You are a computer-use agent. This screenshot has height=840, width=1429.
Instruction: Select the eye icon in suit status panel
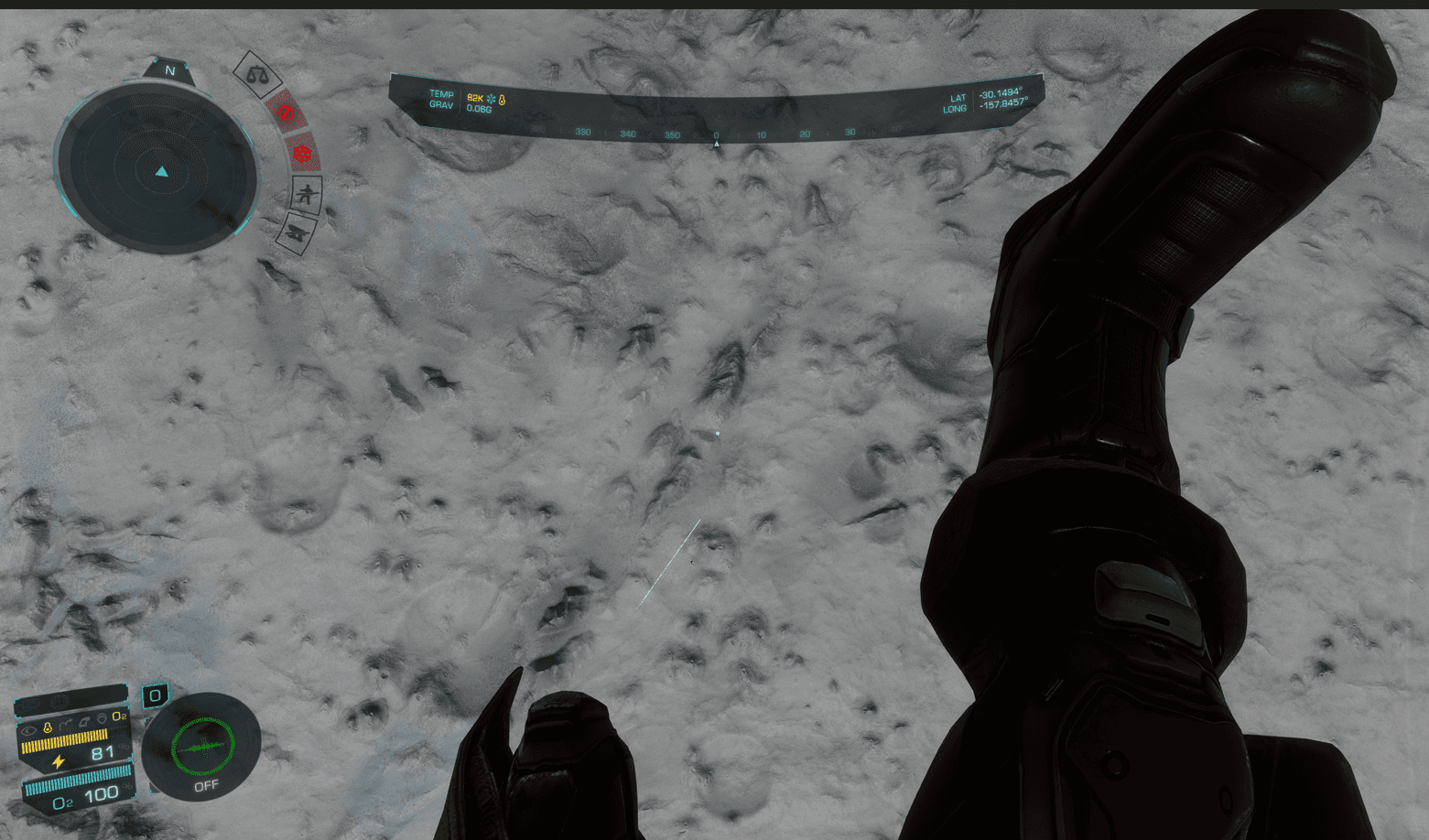pyautogui.click(x=29, y=729)
